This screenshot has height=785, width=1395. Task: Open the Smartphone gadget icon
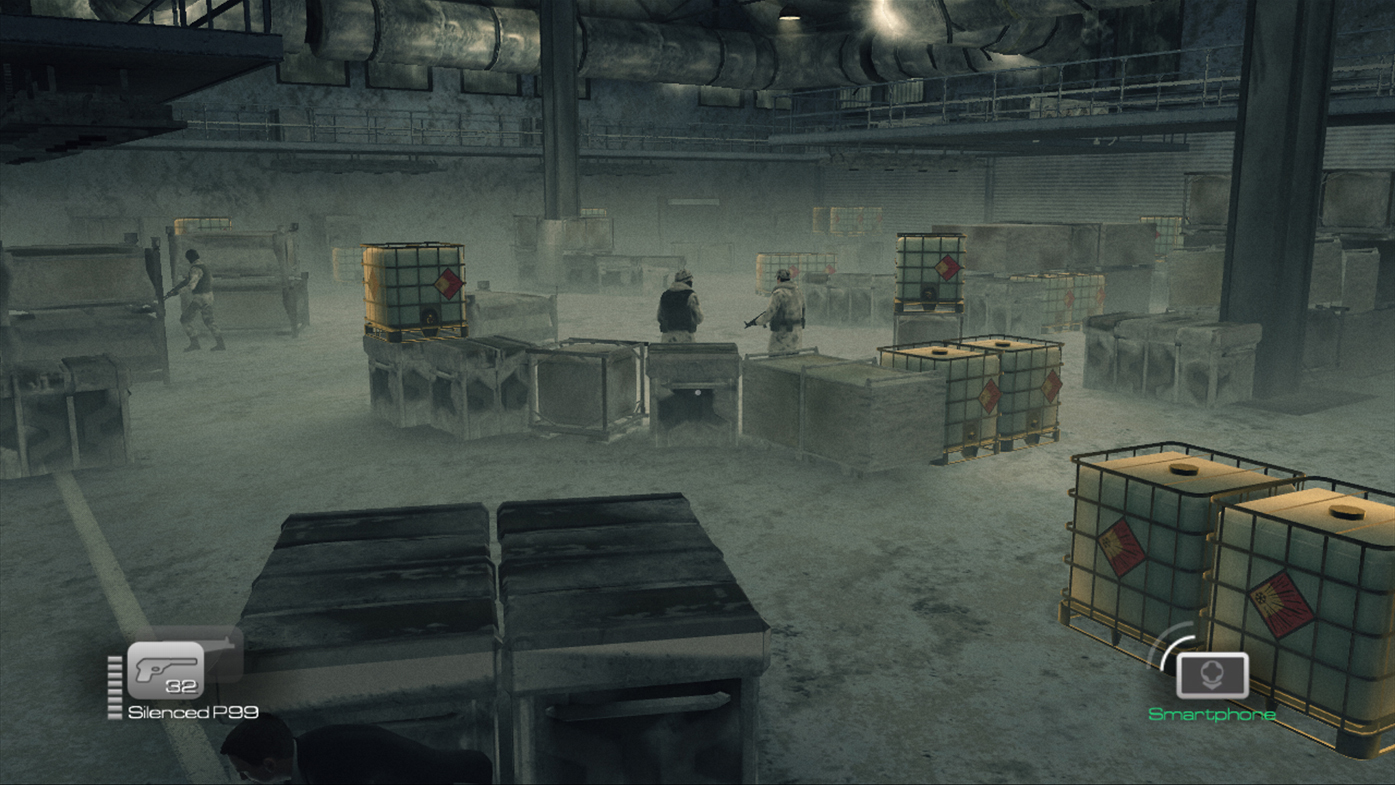pos(1212,675)
